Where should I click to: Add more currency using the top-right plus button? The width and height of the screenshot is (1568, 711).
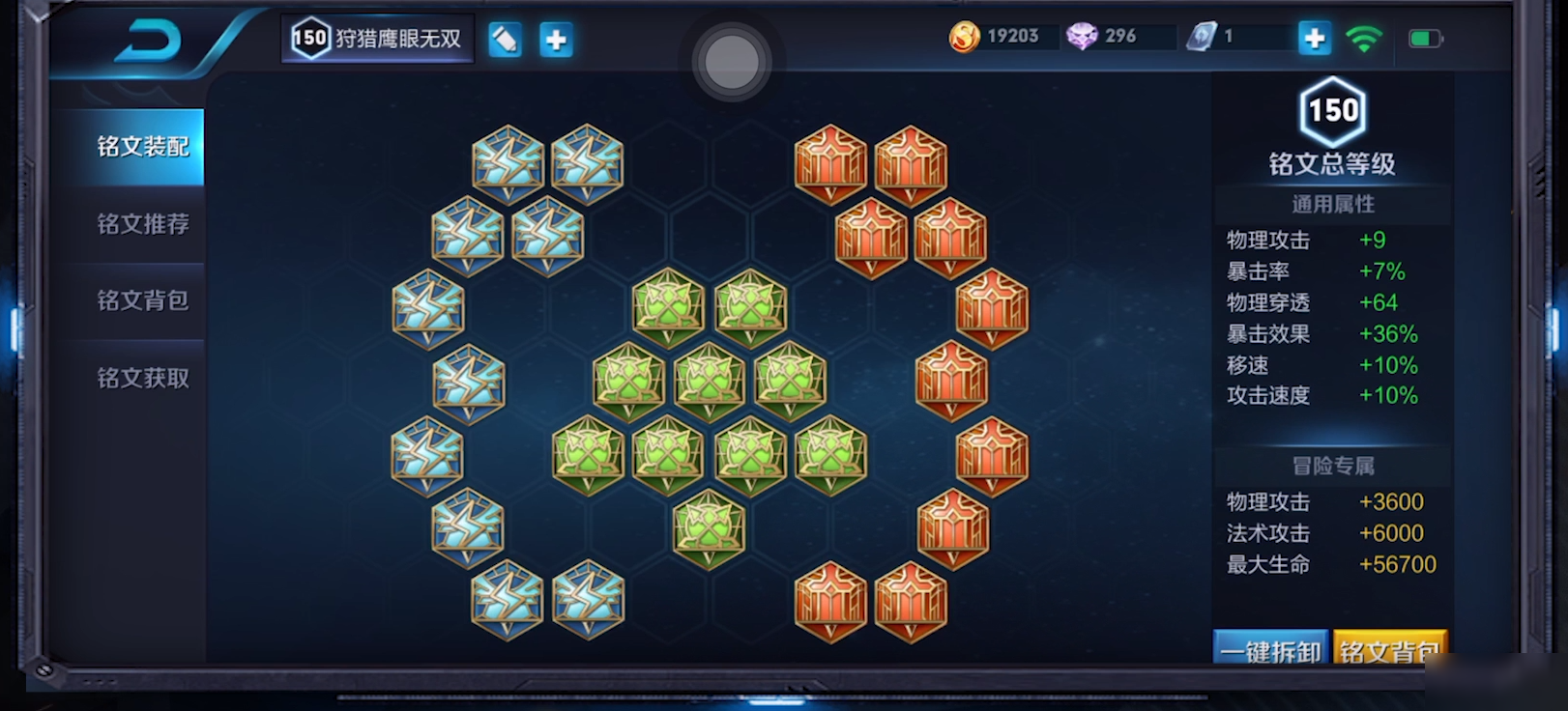pyautogui.click(x=1314, y=38)
